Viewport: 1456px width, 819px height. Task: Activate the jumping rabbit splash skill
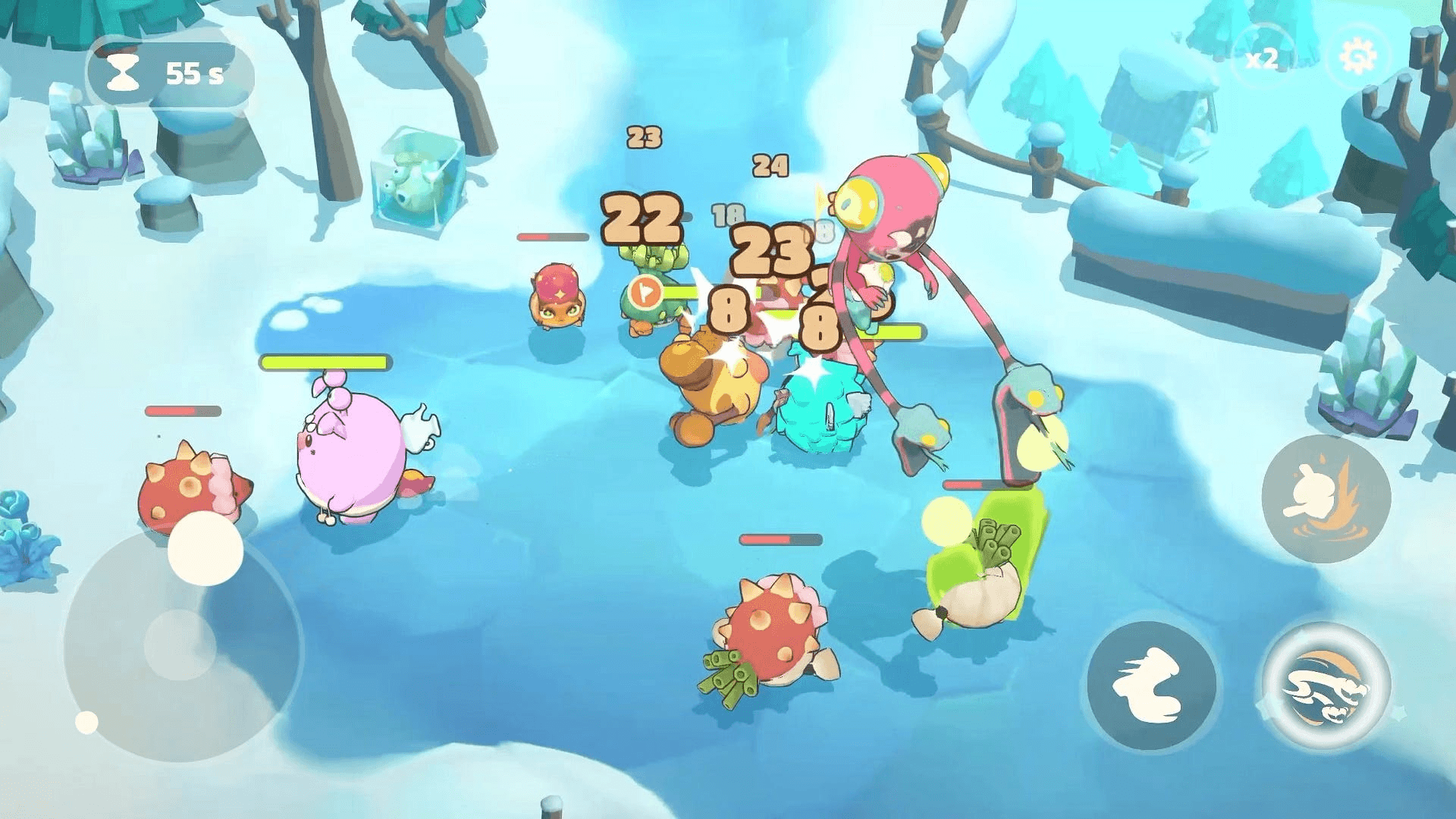point(1326,497)
